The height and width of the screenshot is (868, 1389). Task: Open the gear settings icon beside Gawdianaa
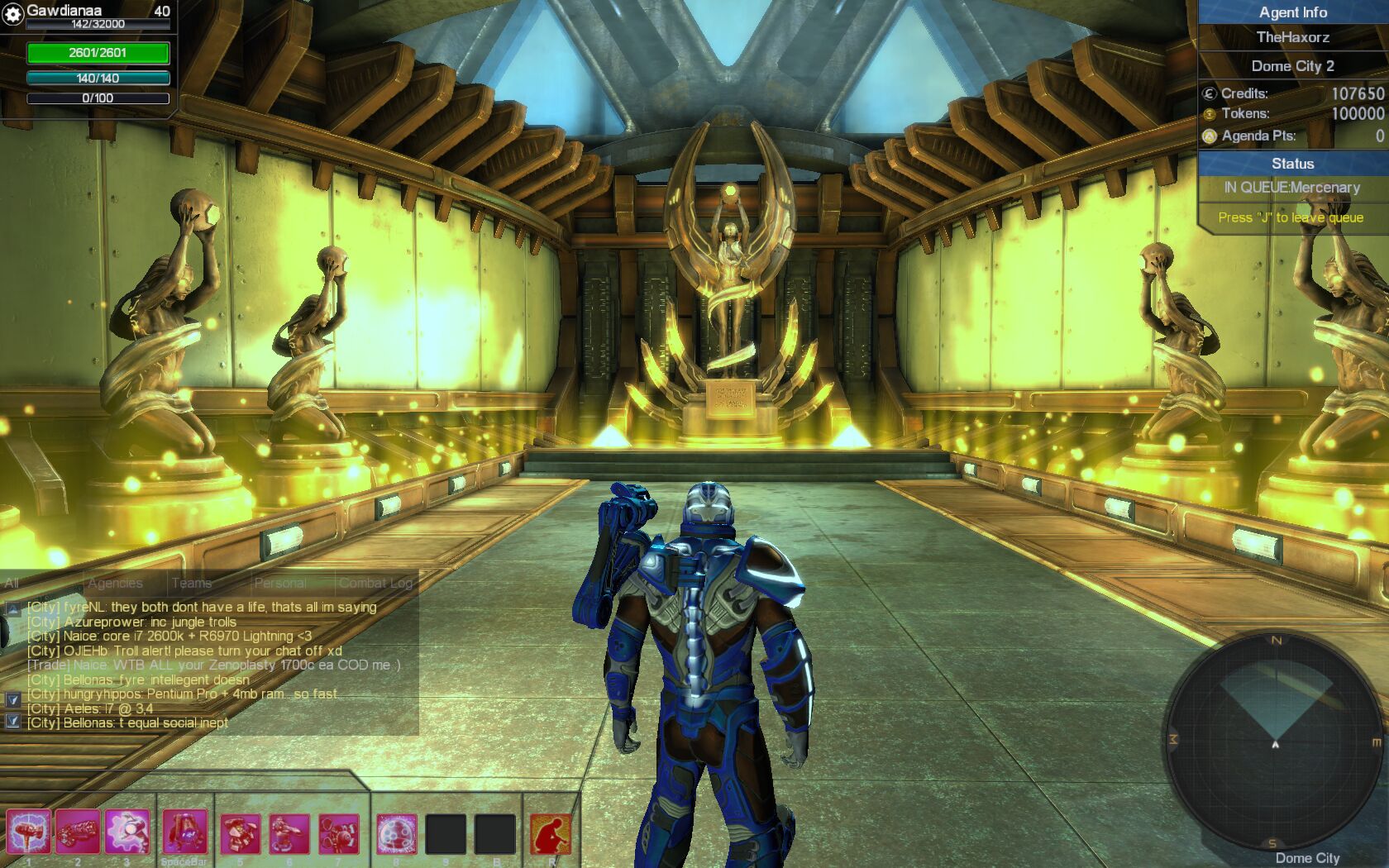pos(12,14)
